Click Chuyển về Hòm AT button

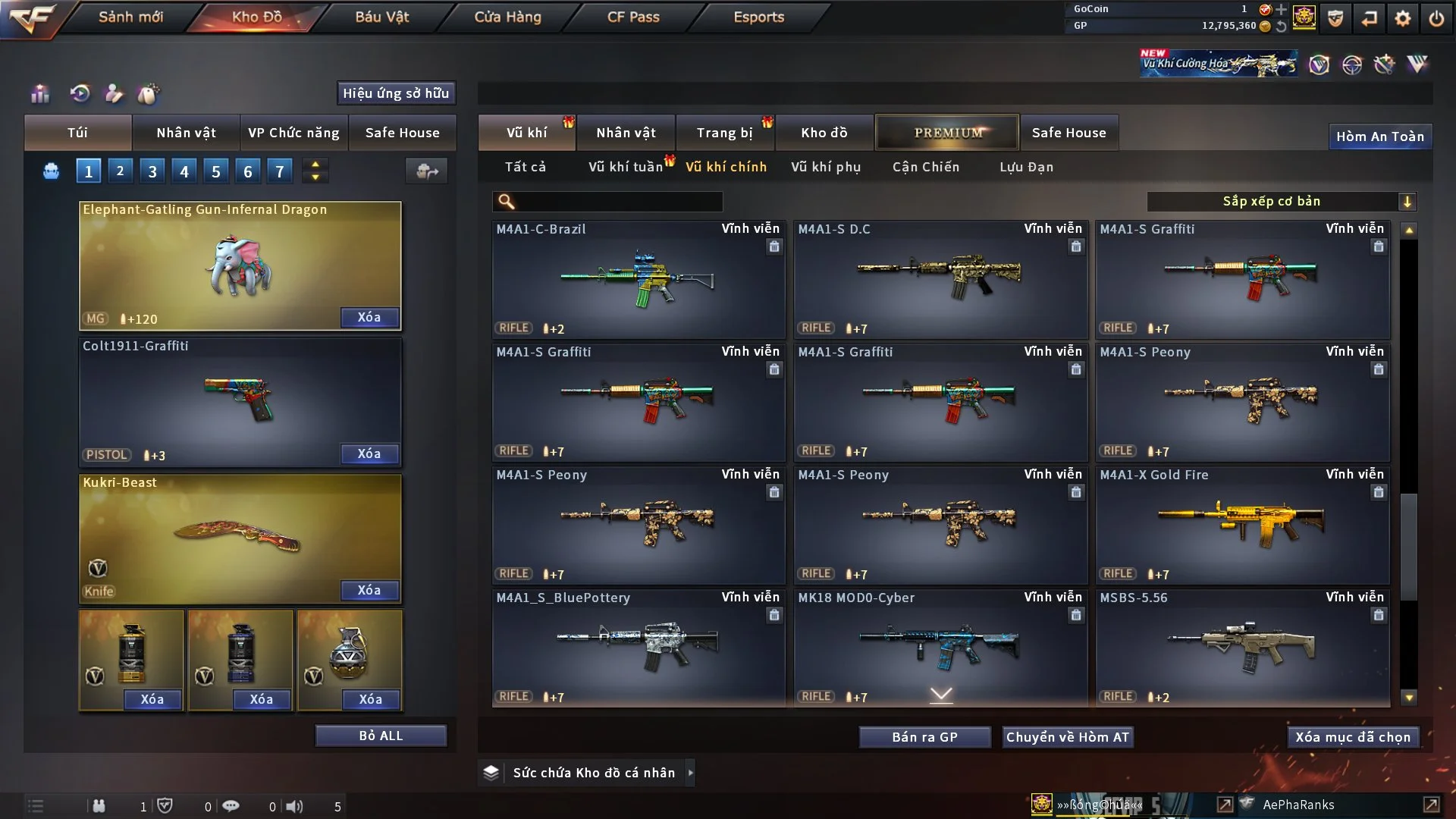coord(1068,737)
